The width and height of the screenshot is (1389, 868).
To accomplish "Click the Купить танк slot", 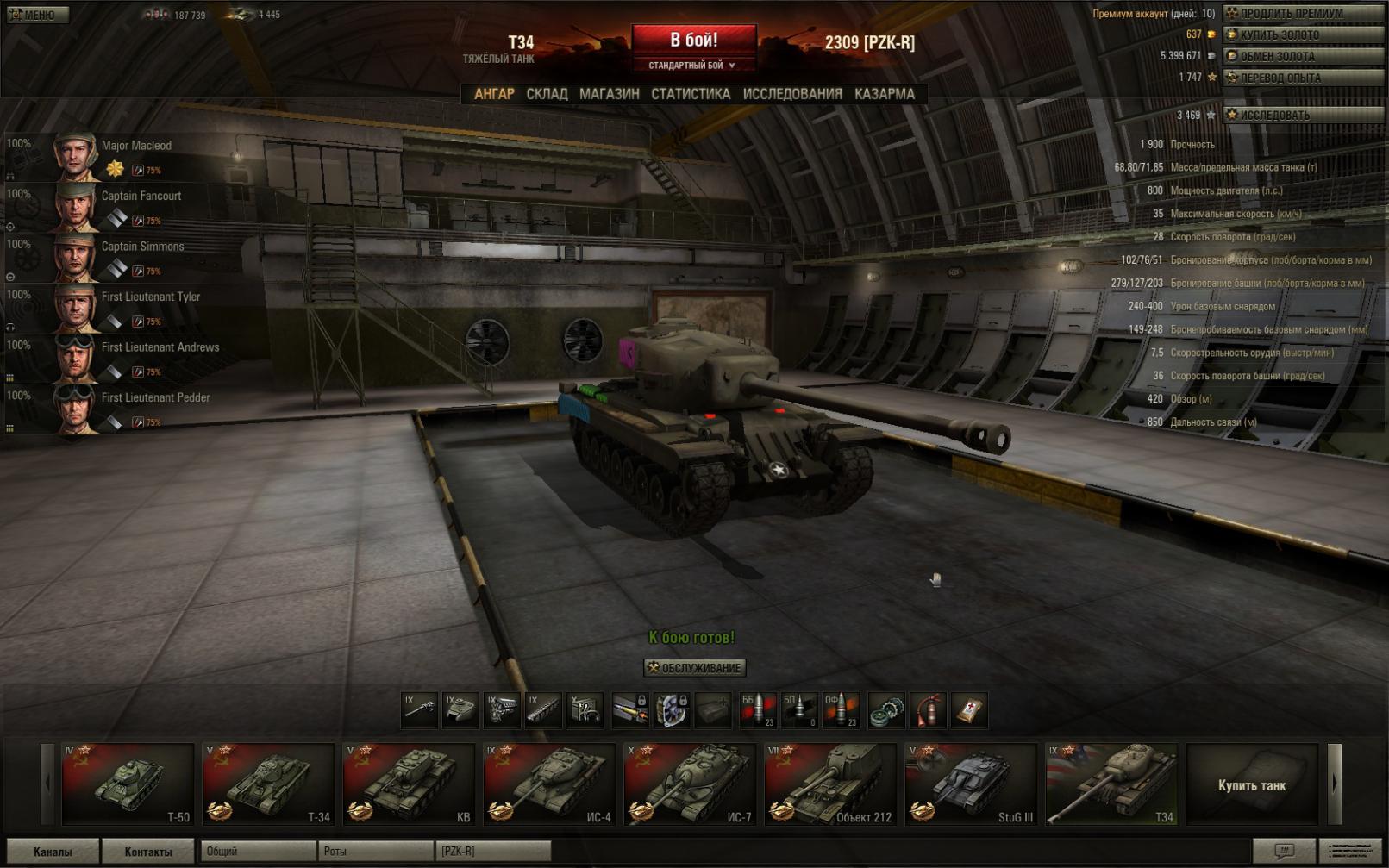I will [x=1251, y=785].
